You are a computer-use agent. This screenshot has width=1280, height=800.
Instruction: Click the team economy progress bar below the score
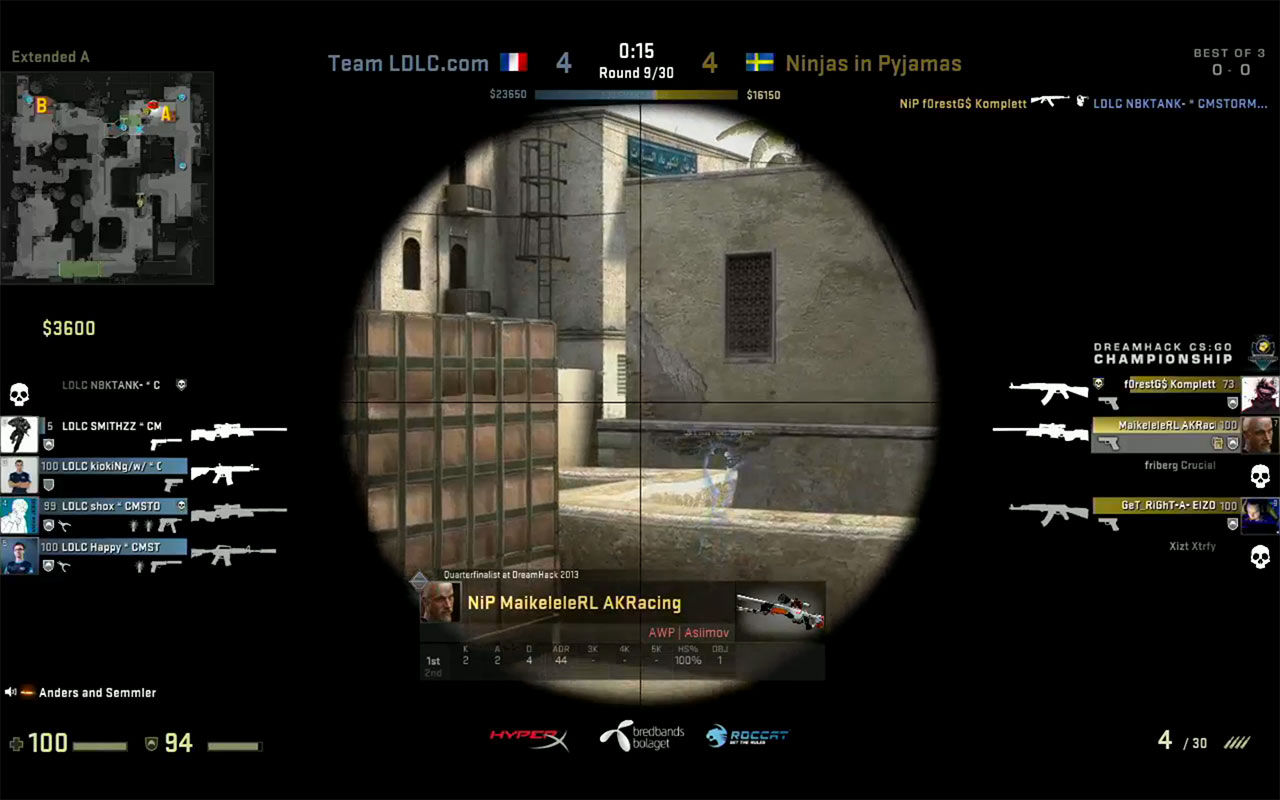[638, 93]
